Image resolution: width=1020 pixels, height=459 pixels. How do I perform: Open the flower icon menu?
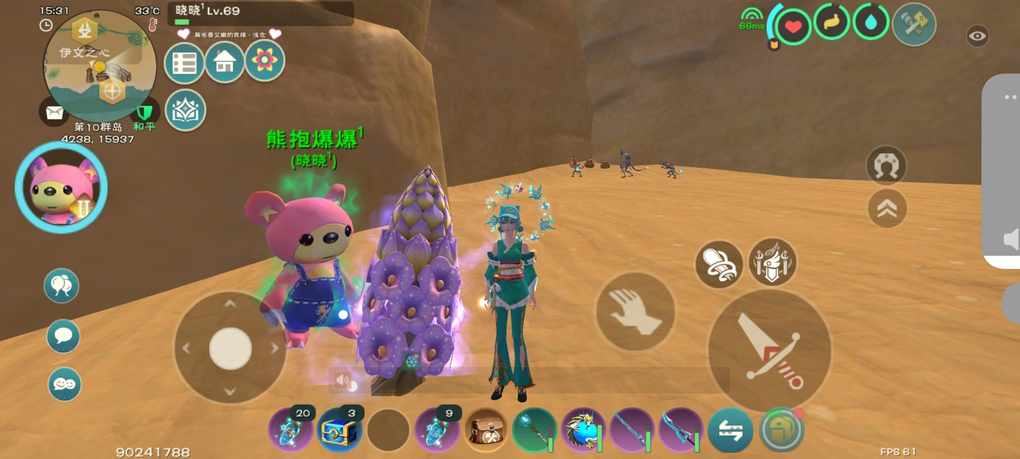click(x=265, y=62)
